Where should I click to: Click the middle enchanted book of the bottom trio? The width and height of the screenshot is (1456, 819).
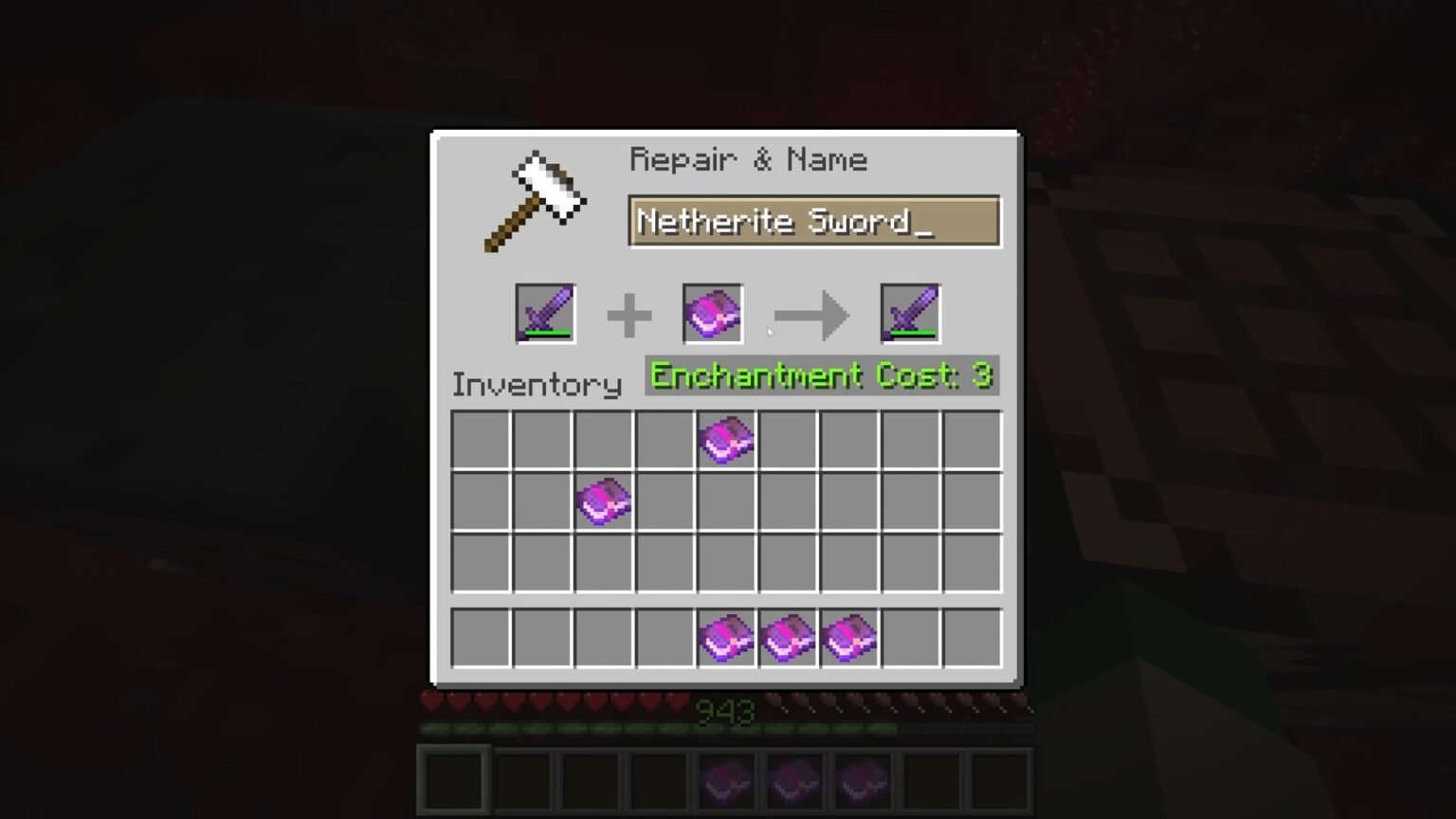788,637
